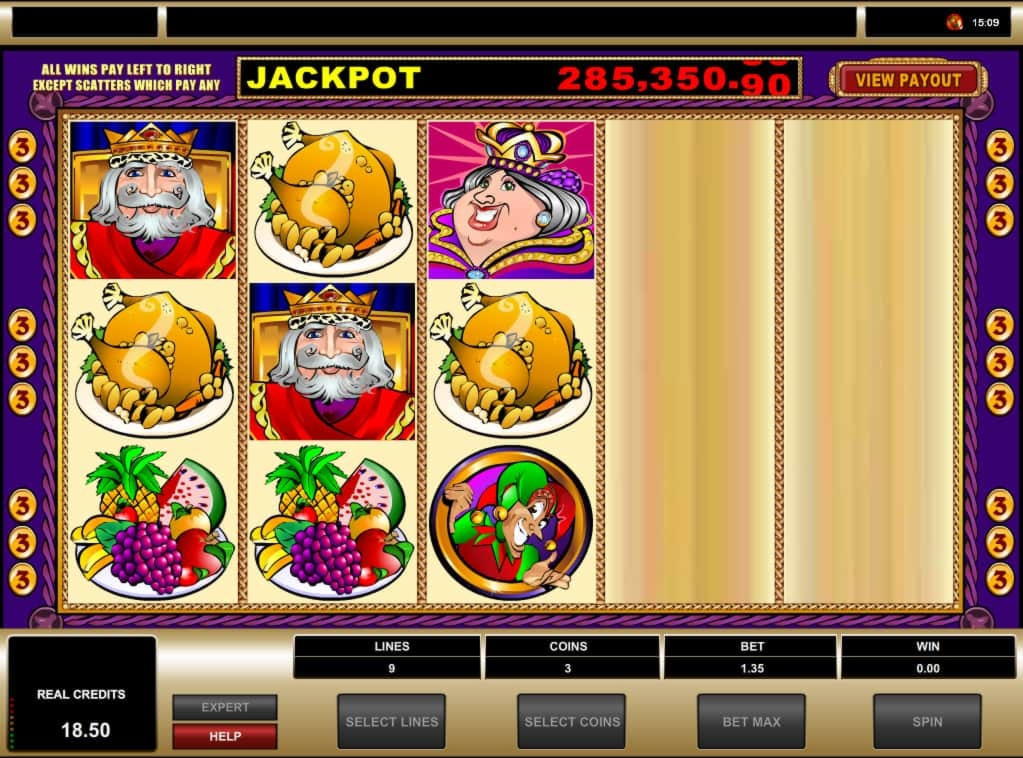Switch to Expert mode

pos(225,707)
